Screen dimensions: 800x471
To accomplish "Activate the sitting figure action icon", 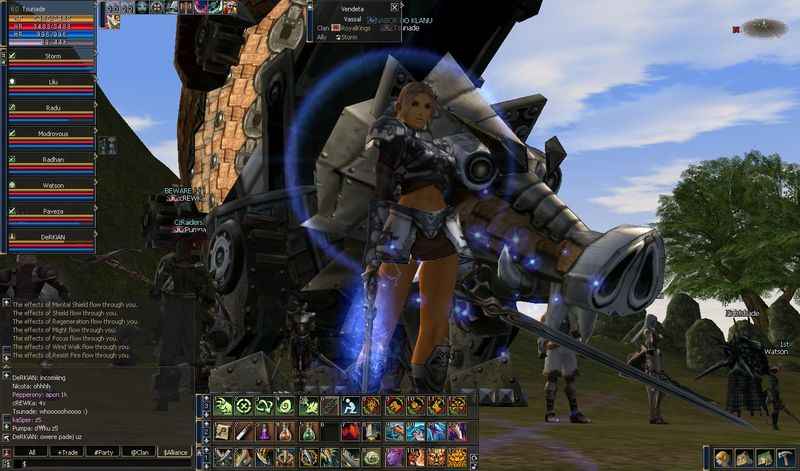I will (350, 405).
